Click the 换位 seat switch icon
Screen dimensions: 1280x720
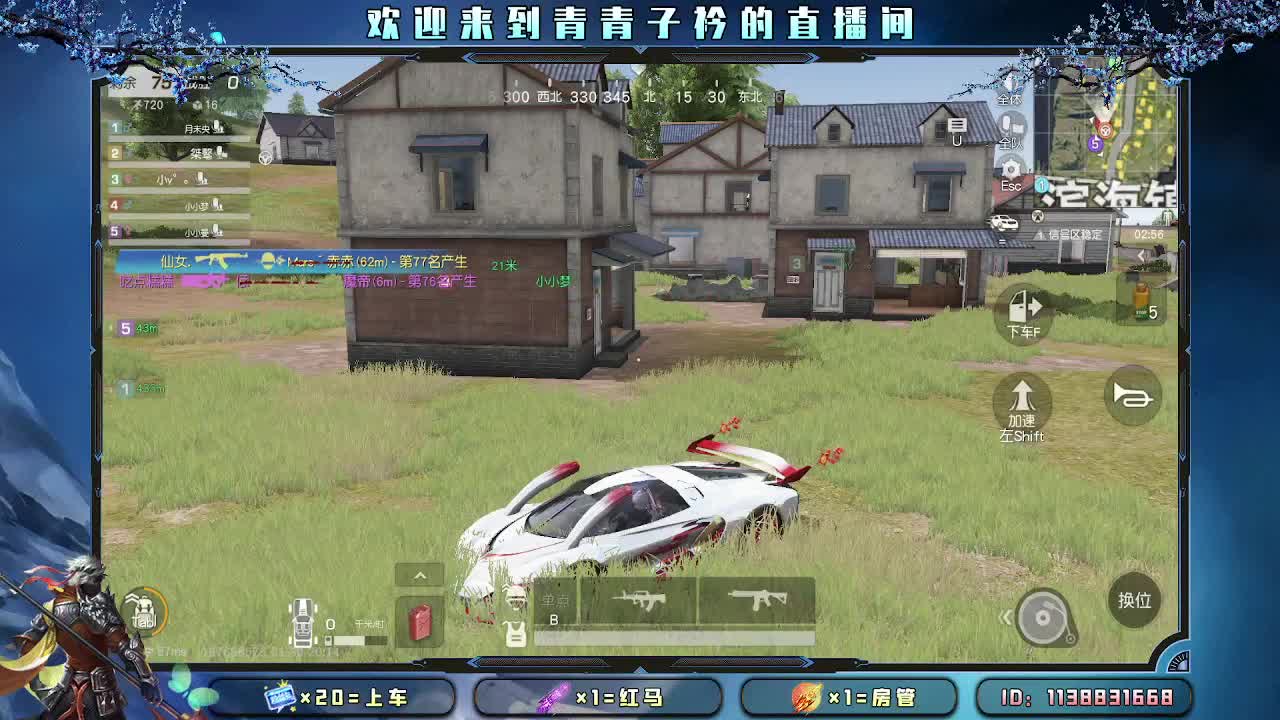(x=1134, y=600)
